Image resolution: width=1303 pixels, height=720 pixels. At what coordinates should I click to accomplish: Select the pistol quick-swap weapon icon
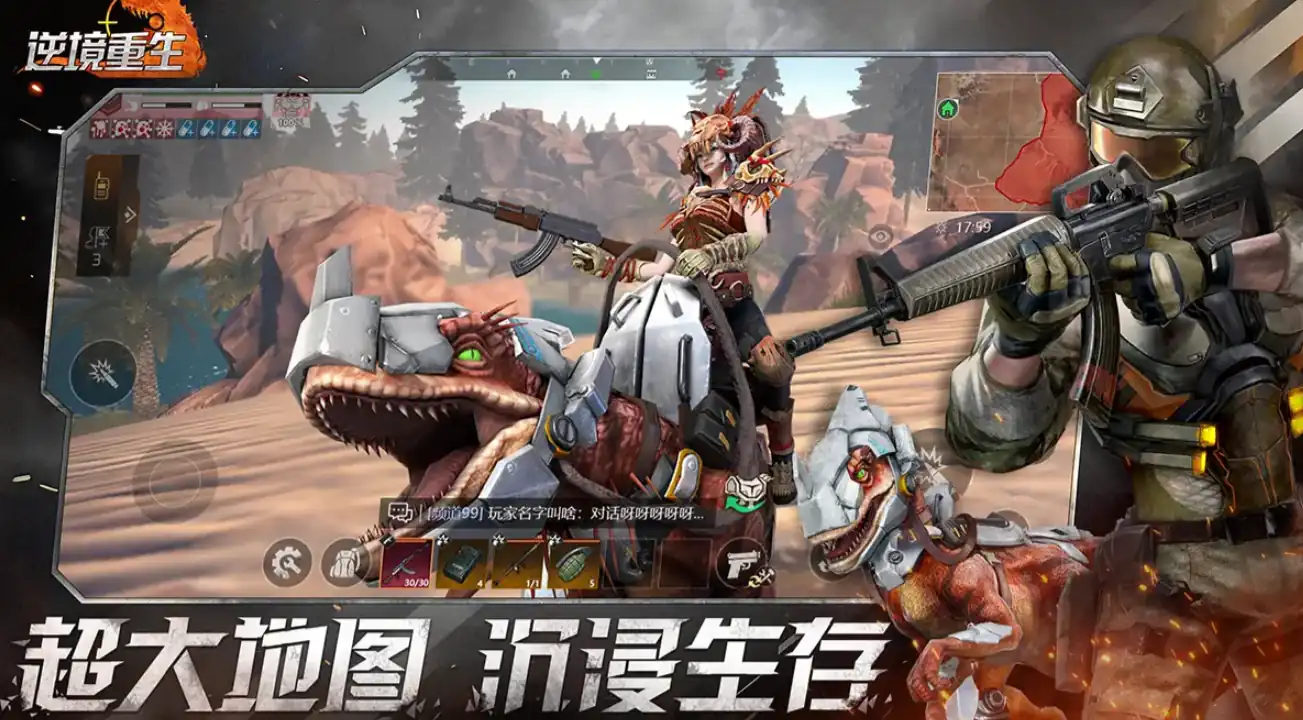[x=743, y=564]
